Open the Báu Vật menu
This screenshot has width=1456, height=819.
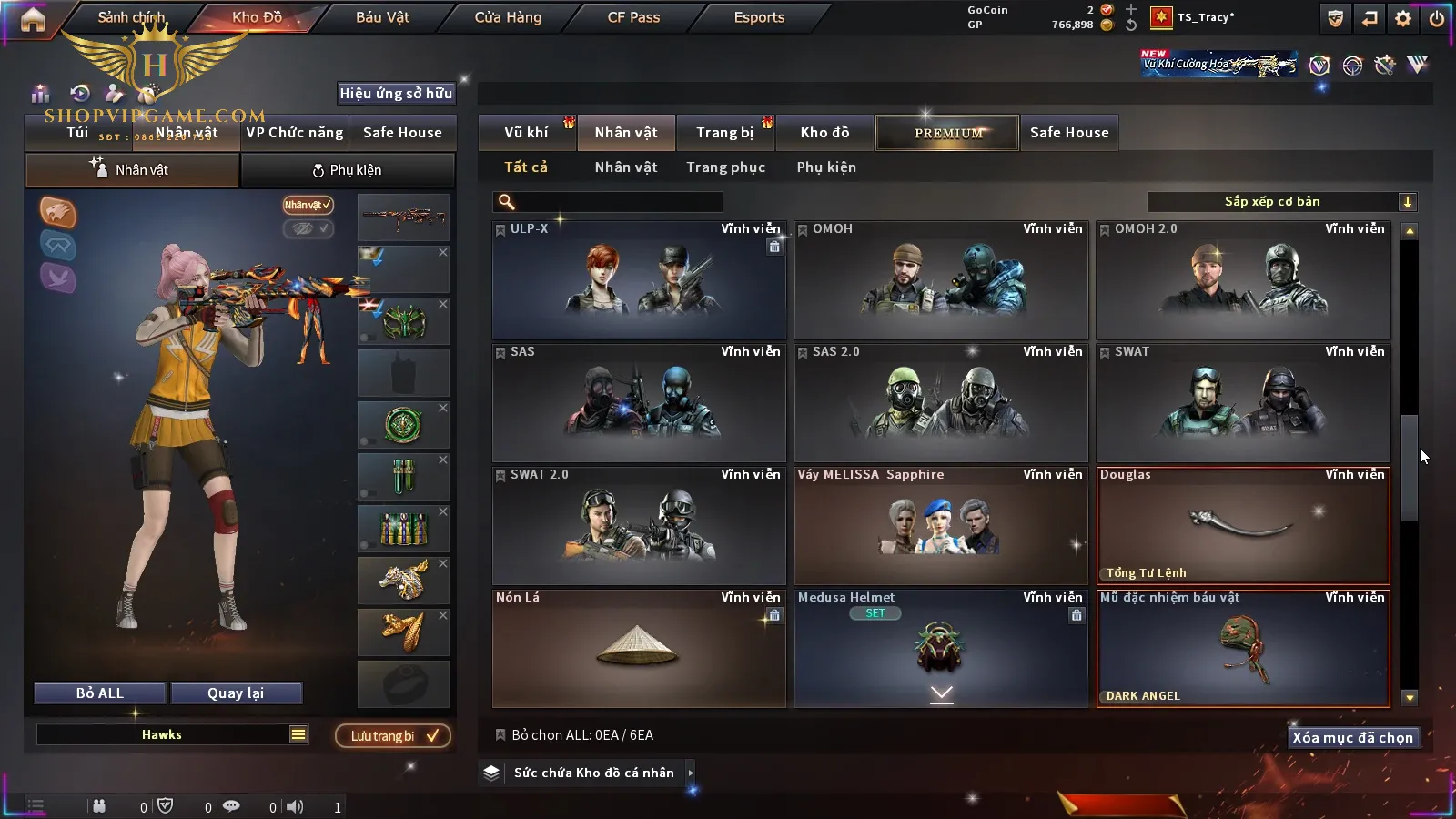click(x=382, y=17)
